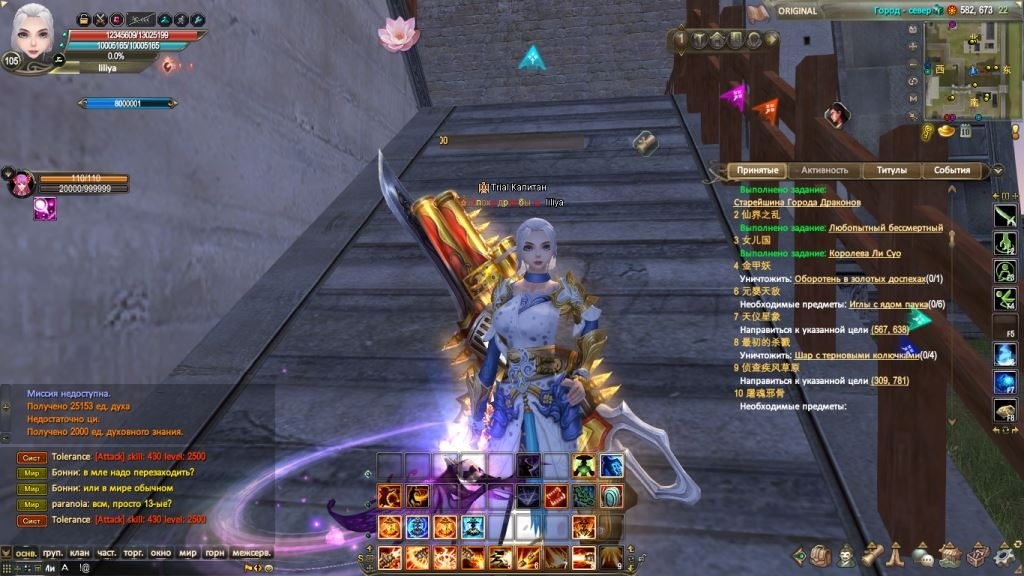Collapse the quest tracker with arrow button
This screenshot has height=576, width=1024.
(997, 170)
